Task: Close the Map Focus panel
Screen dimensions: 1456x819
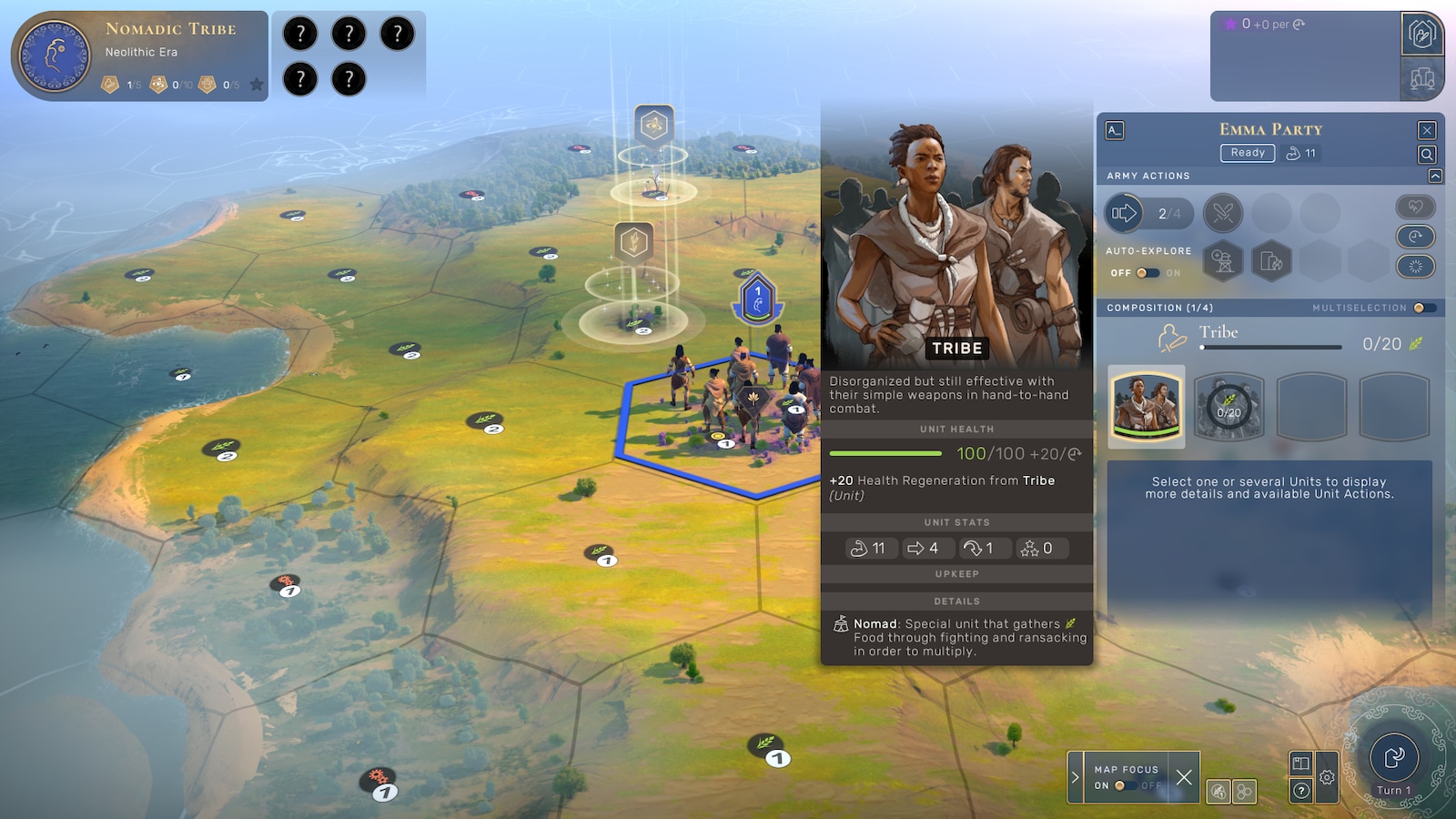Action: tap(1183, 777)
